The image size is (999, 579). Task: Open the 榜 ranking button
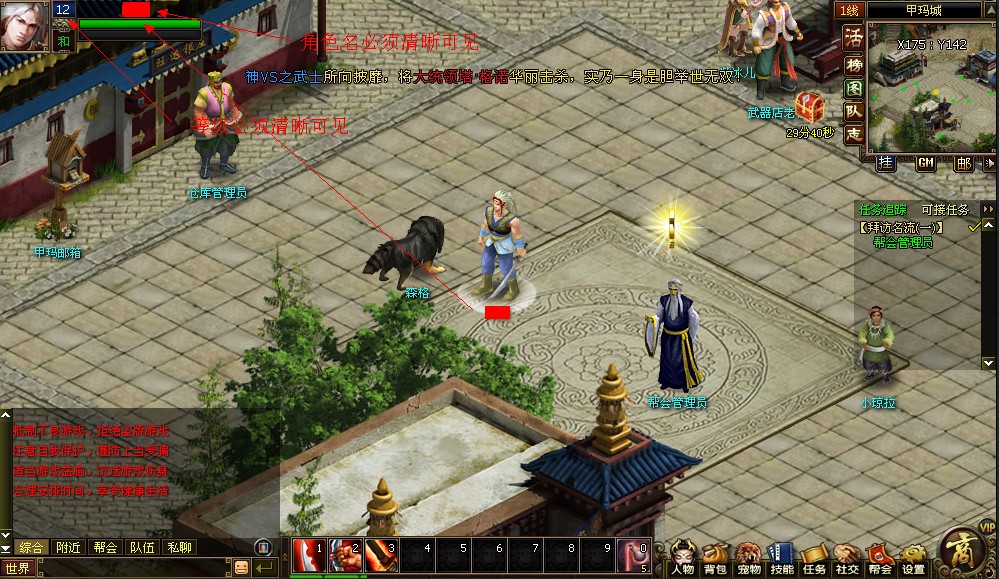853,63
